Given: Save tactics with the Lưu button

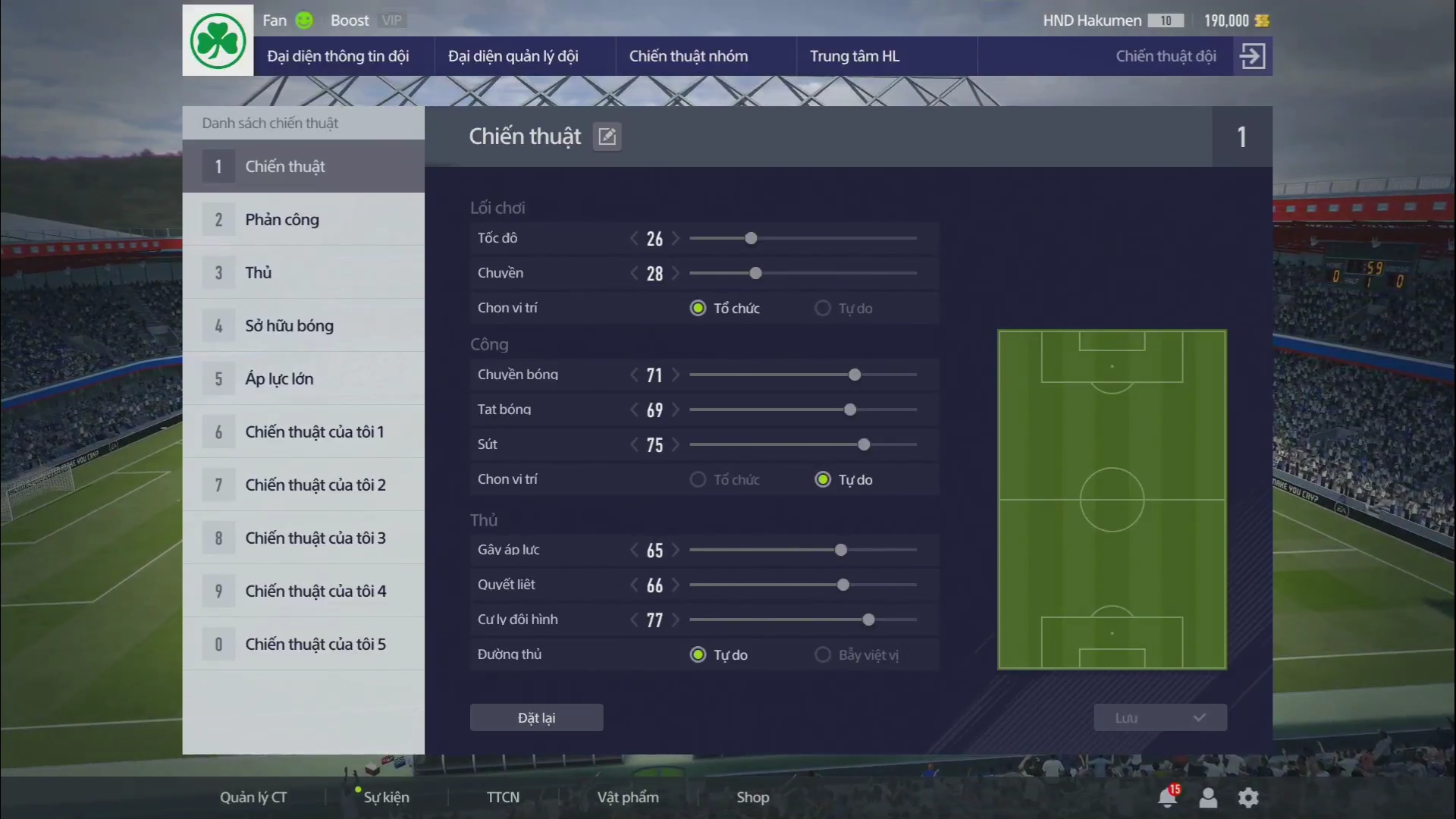Looking at the screenshot, I should (1159, 717).
